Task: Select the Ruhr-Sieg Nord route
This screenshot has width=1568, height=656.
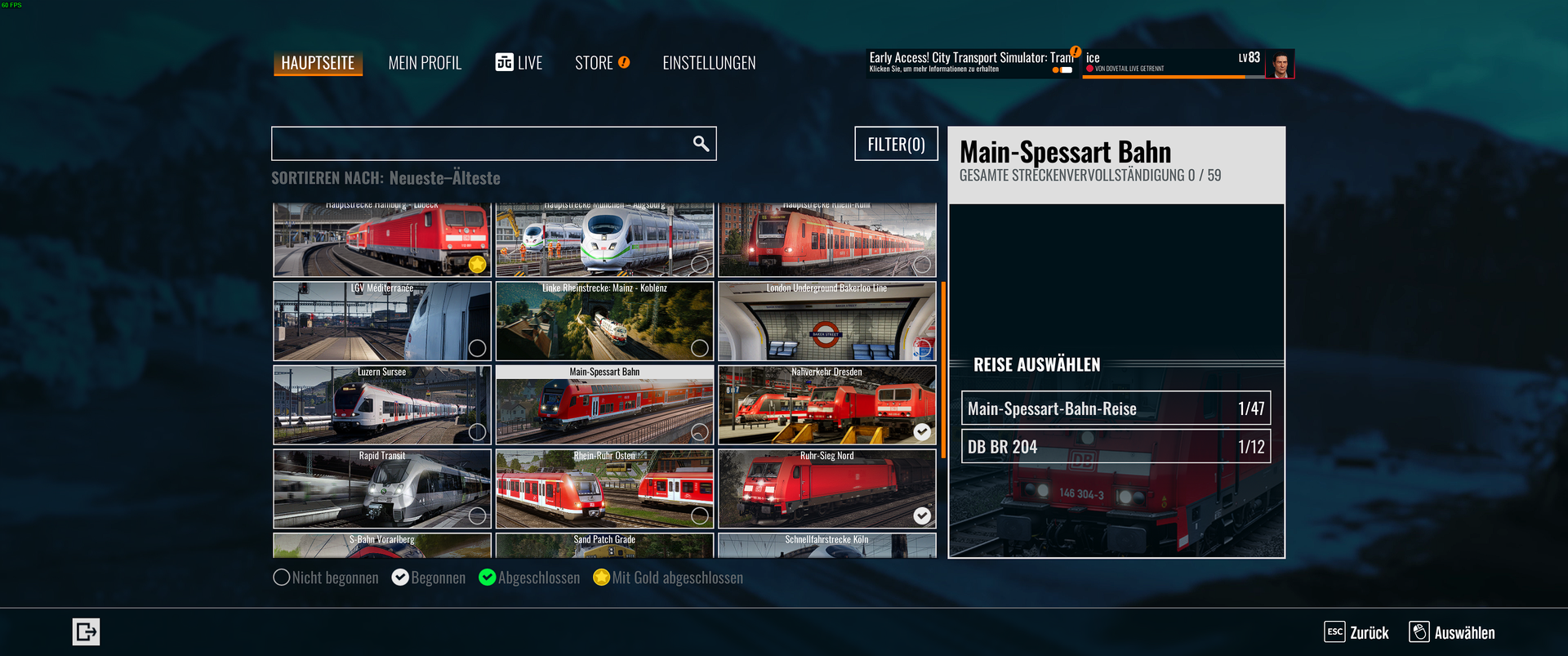Action: [826, 489]
